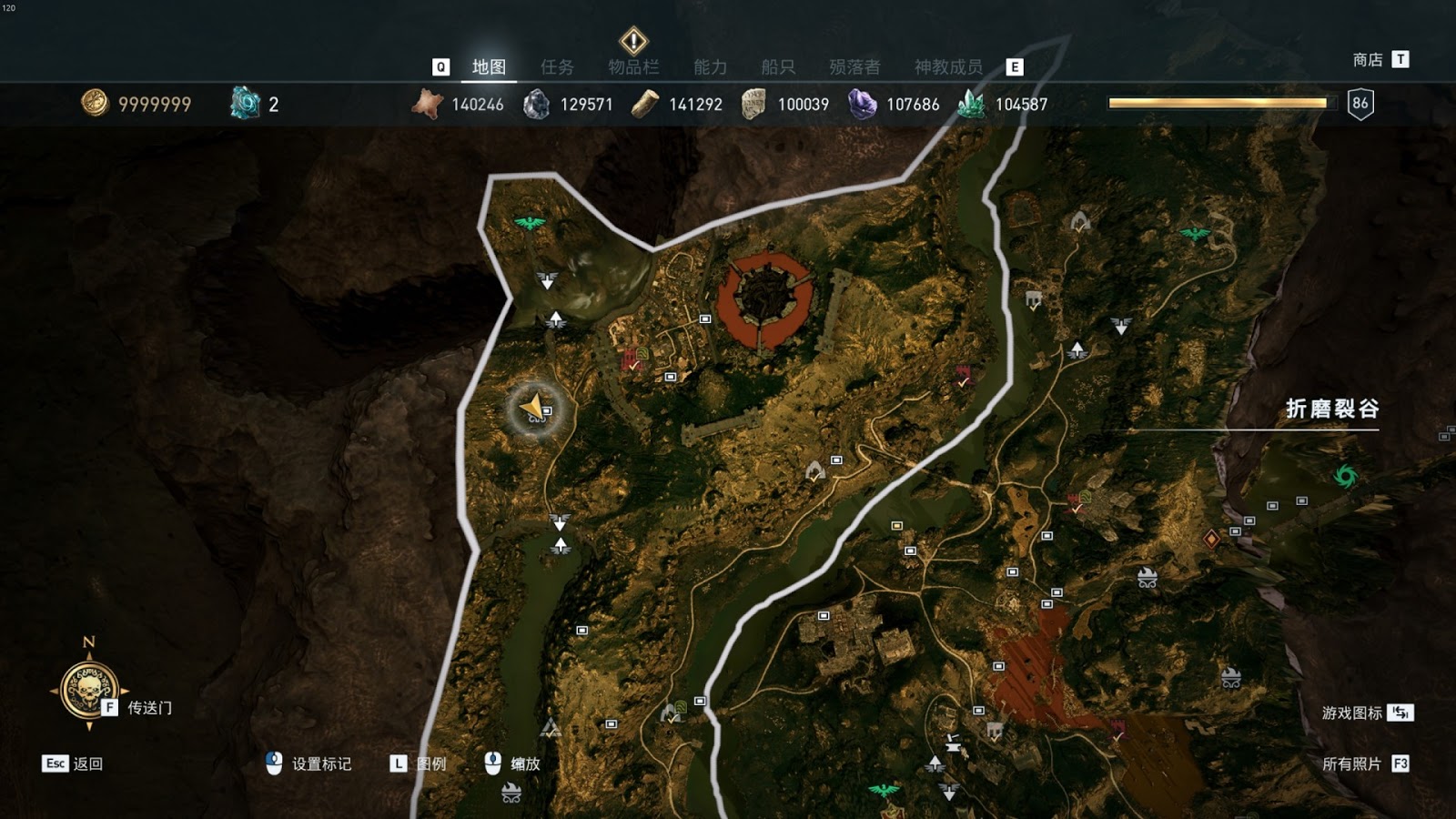Open the 物品栏 inventory tab
The width and height of the screenshot is (1456, 819).
[633, 66]
